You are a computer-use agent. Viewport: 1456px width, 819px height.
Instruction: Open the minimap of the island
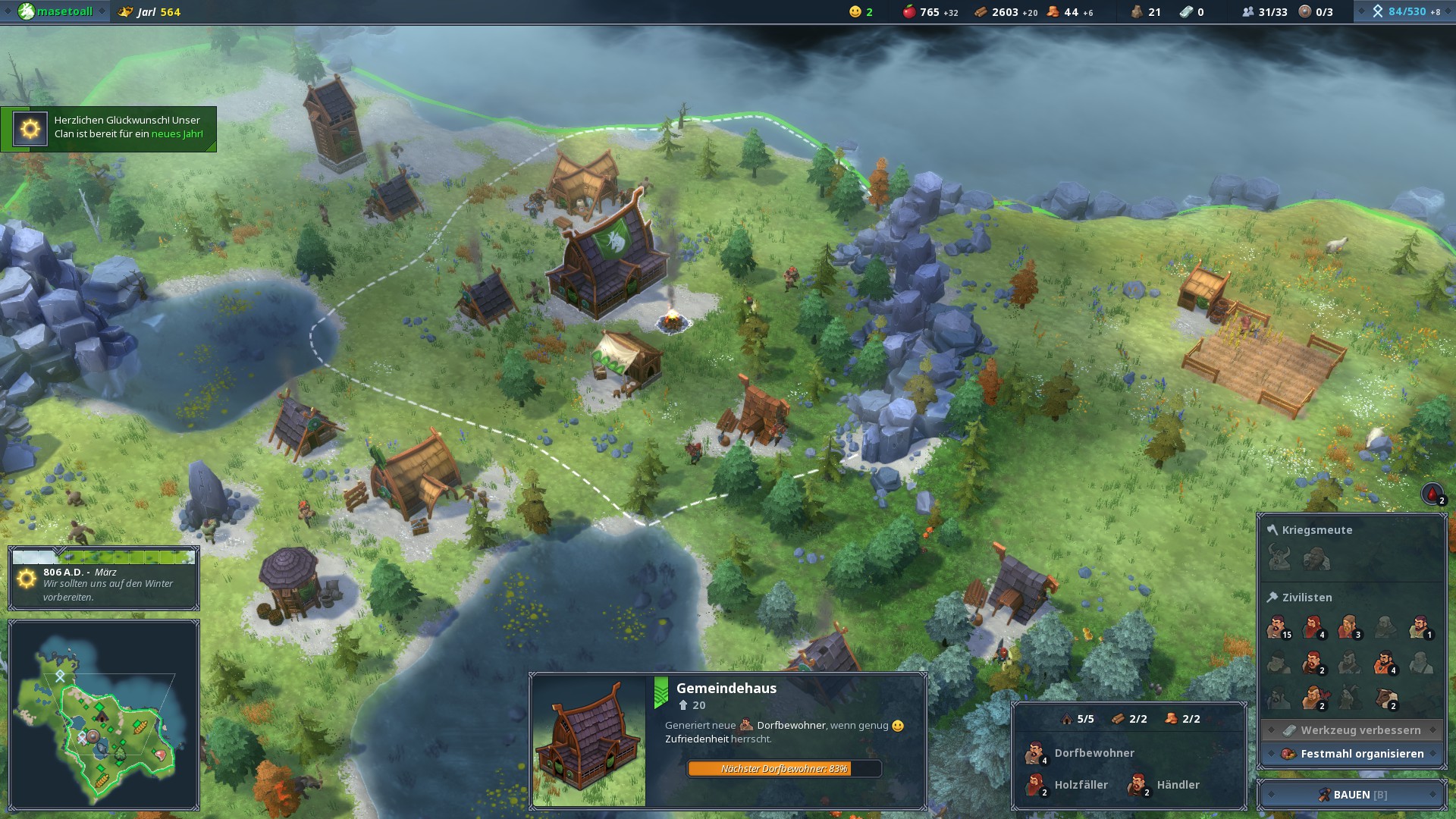[x=104, y=715]
